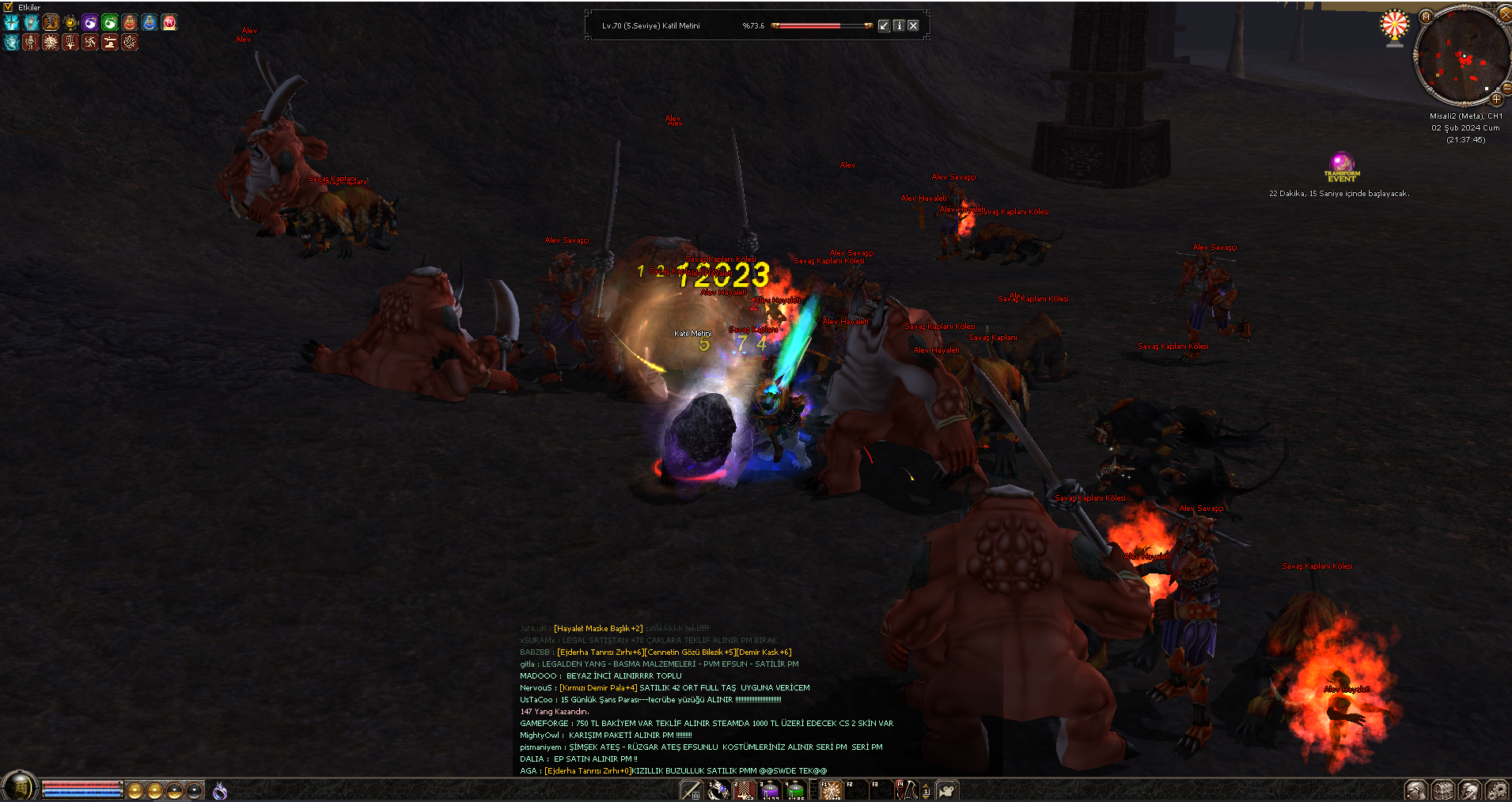Screen dimensions: 1512x802
Task: Open the lucky wheel event icon
Action: tap(1394, 26)
